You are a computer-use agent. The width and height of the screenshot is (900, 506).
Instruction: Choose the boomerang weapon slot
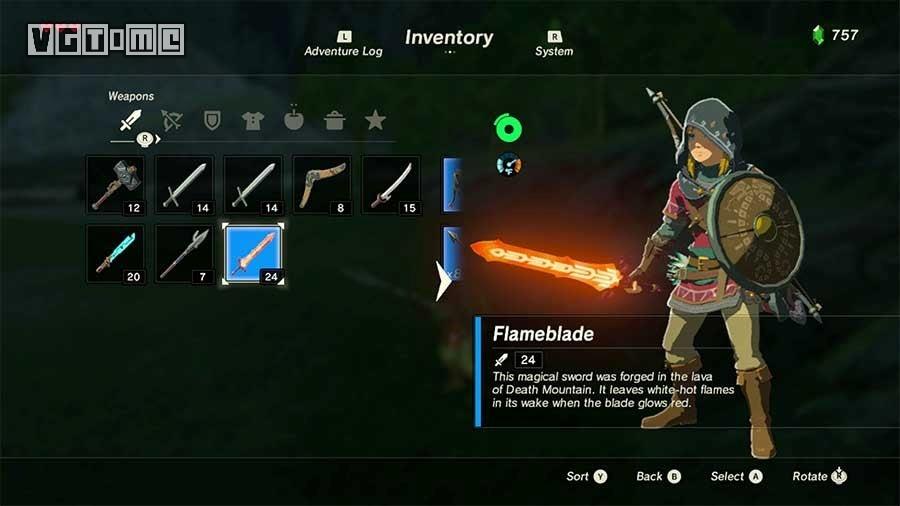coord(322,185)
